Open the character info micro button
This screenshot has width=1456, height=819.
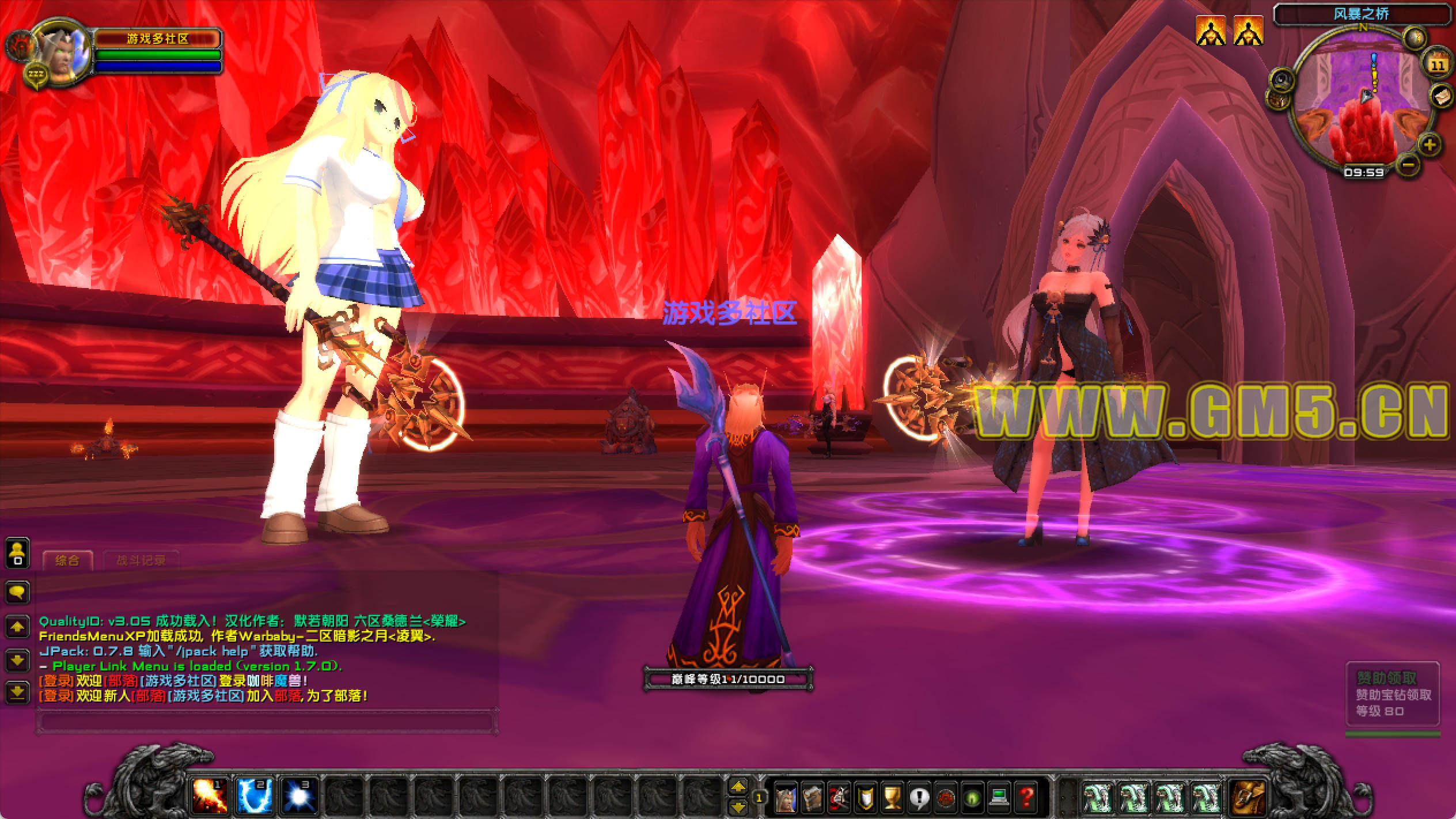click(786, 798)
